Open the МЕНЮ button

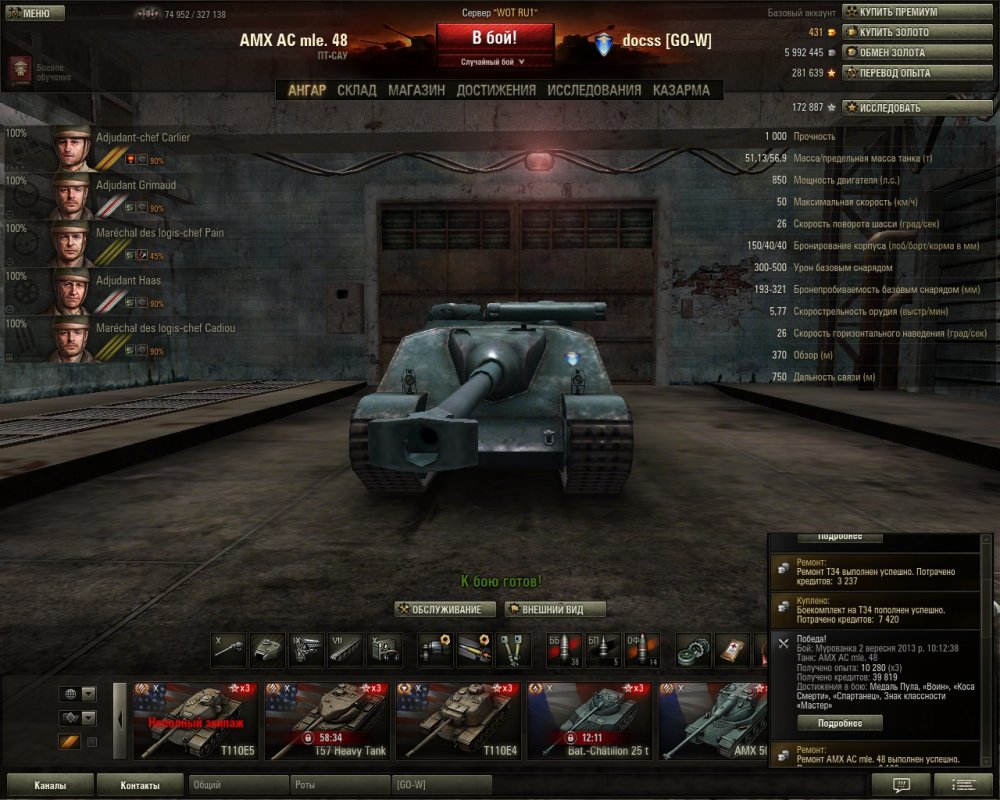(x=35, y=13)
